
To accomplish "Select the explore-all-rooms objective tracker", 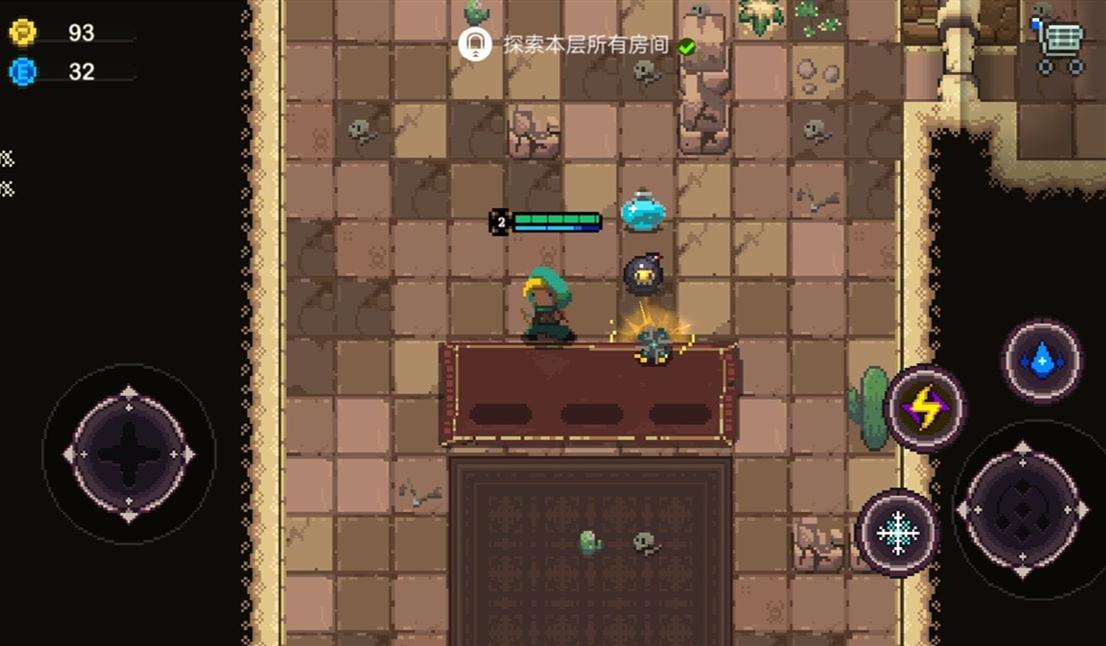I will [575, 45].
